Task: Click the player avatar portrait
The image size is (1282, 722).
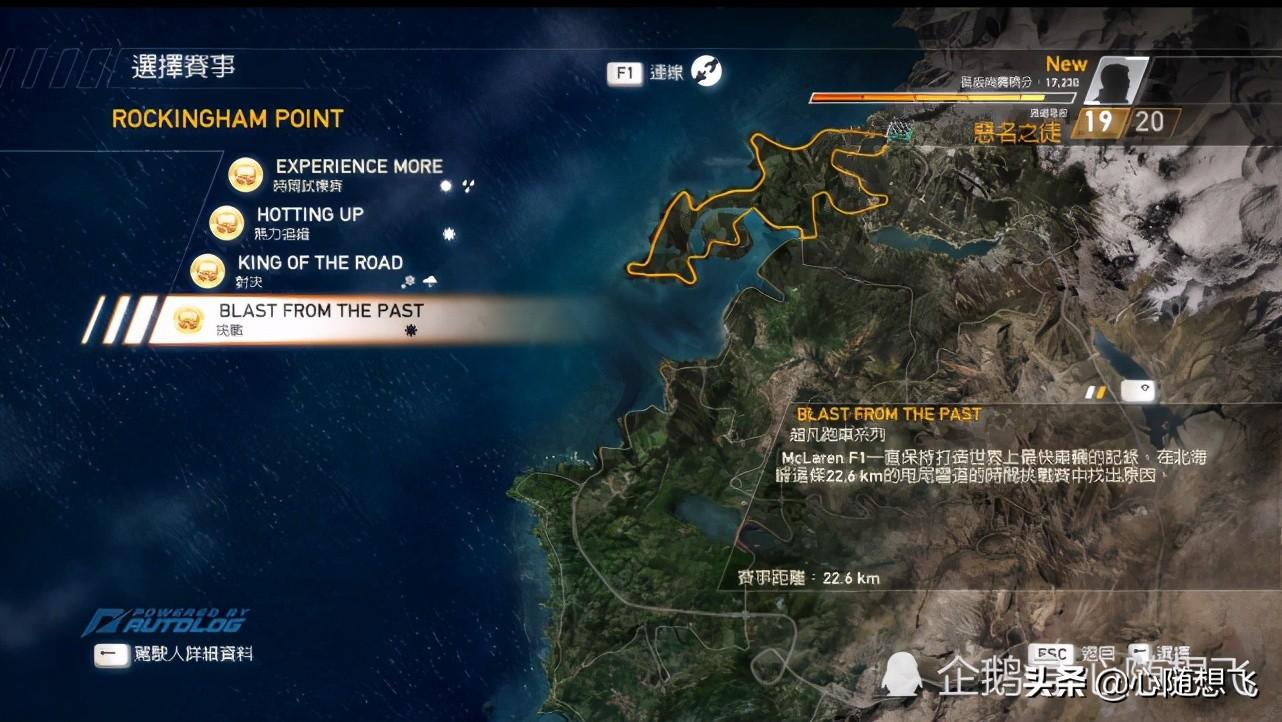Action: pyautogui.click(x=1113, y=80)
